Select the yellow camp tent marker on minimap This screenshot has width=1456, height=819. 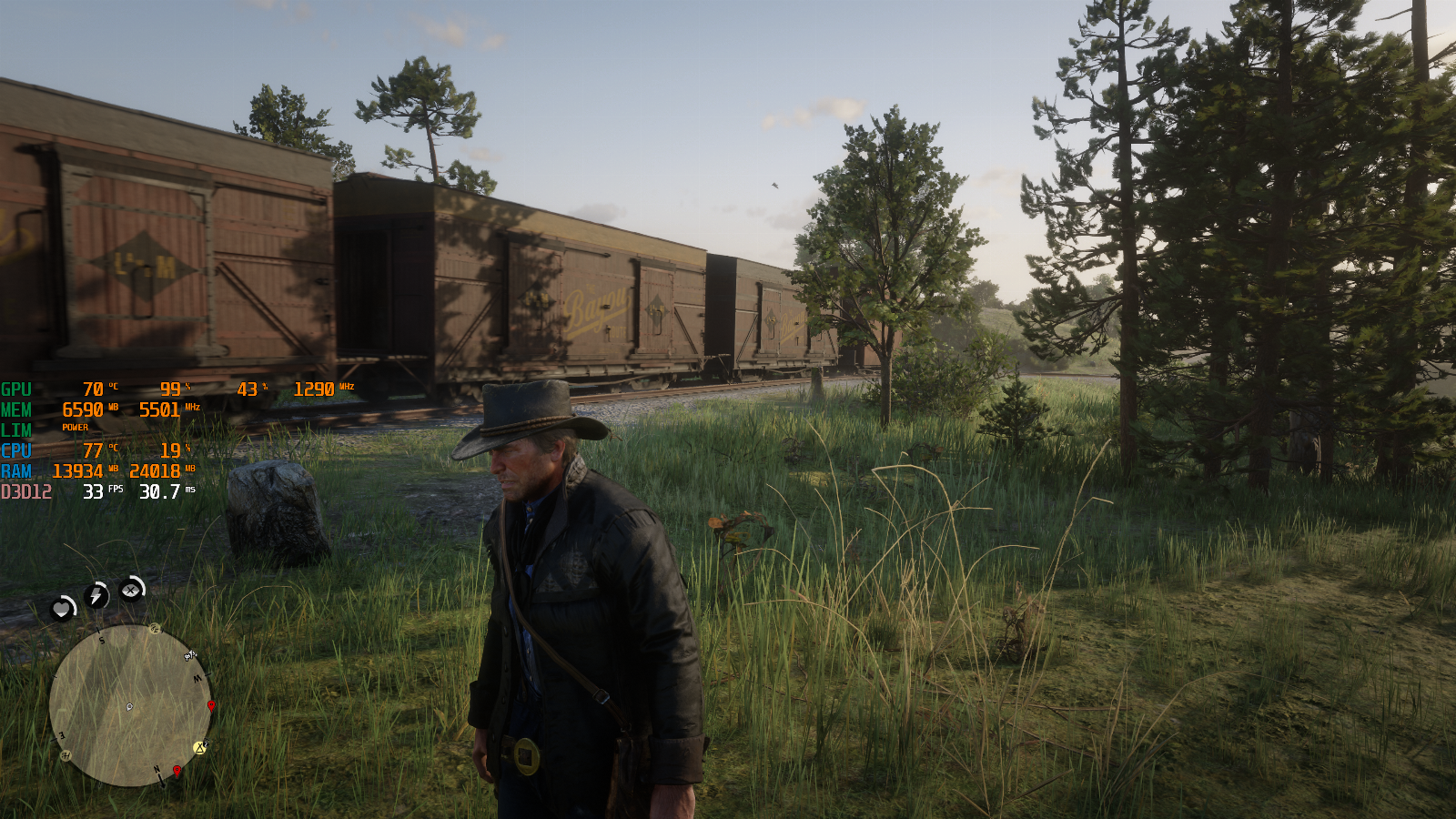200,748
